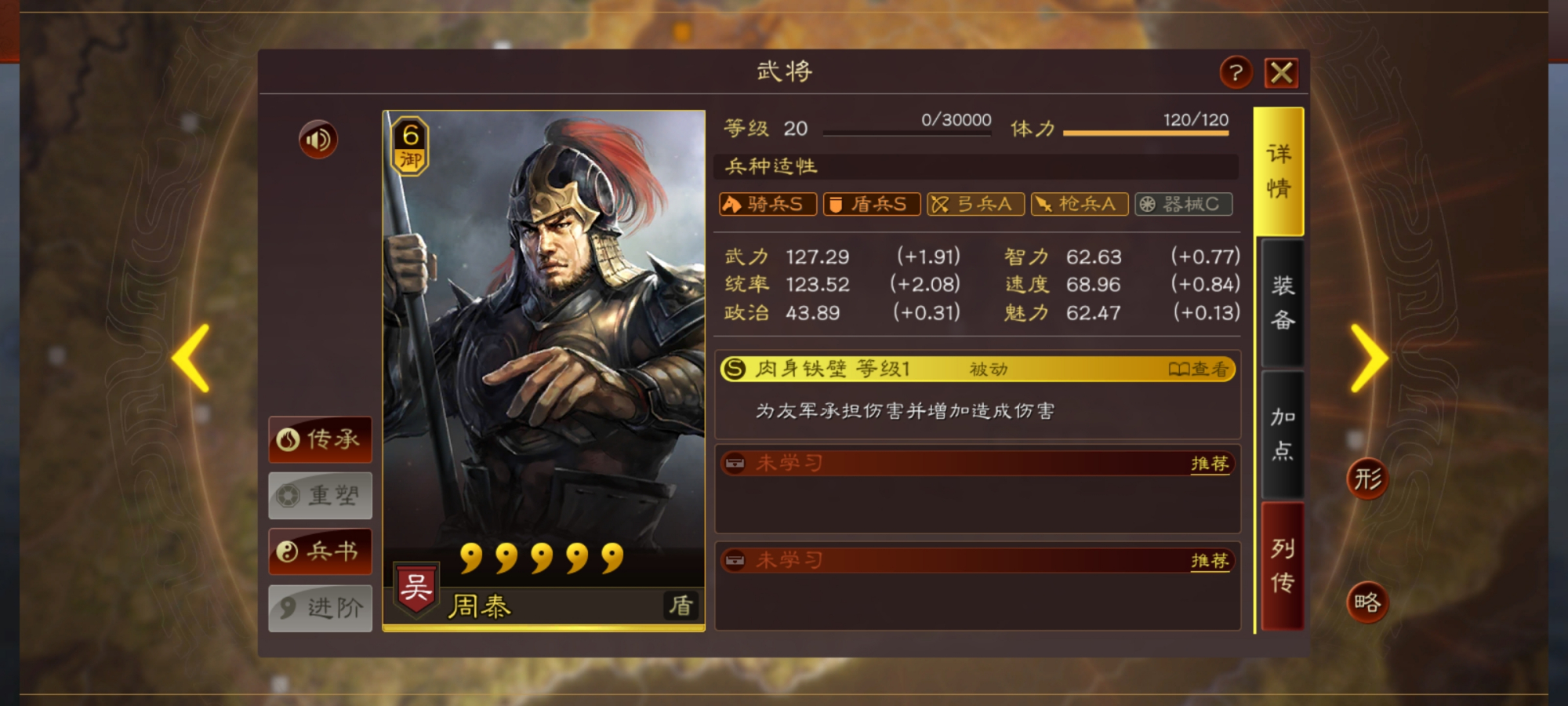
Task: Click the 弓兵A archer aptitude icon
Action: point(975,204)
